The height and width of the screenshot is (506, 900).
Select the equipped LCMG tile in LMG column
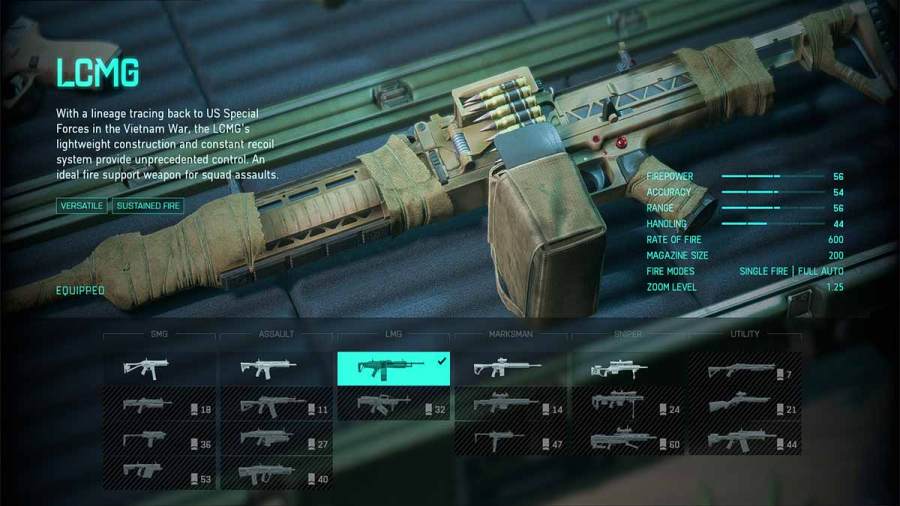393,368
